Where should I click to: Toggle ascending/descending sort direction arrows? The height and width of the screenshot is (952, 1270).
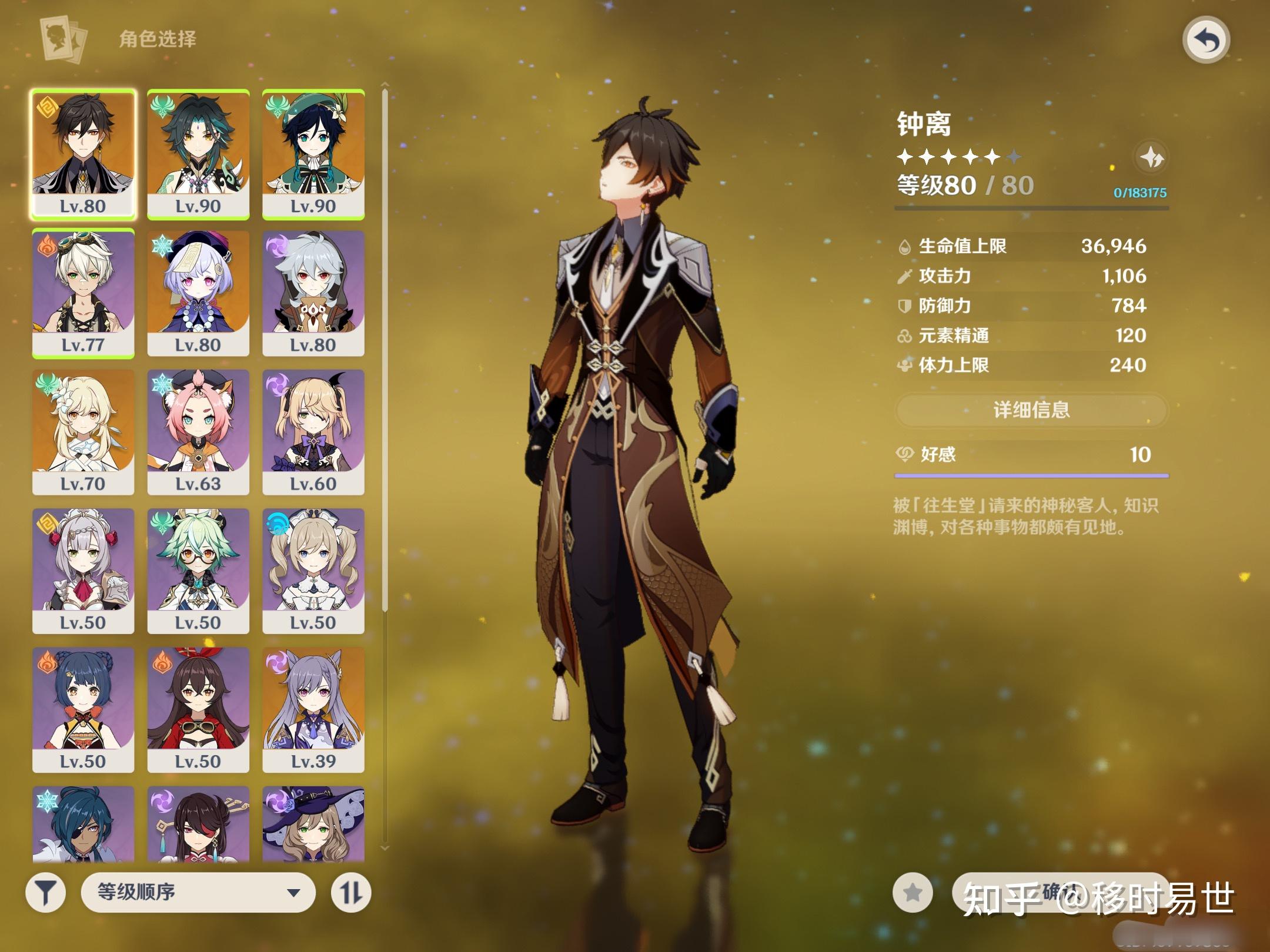tap(351, 892)
